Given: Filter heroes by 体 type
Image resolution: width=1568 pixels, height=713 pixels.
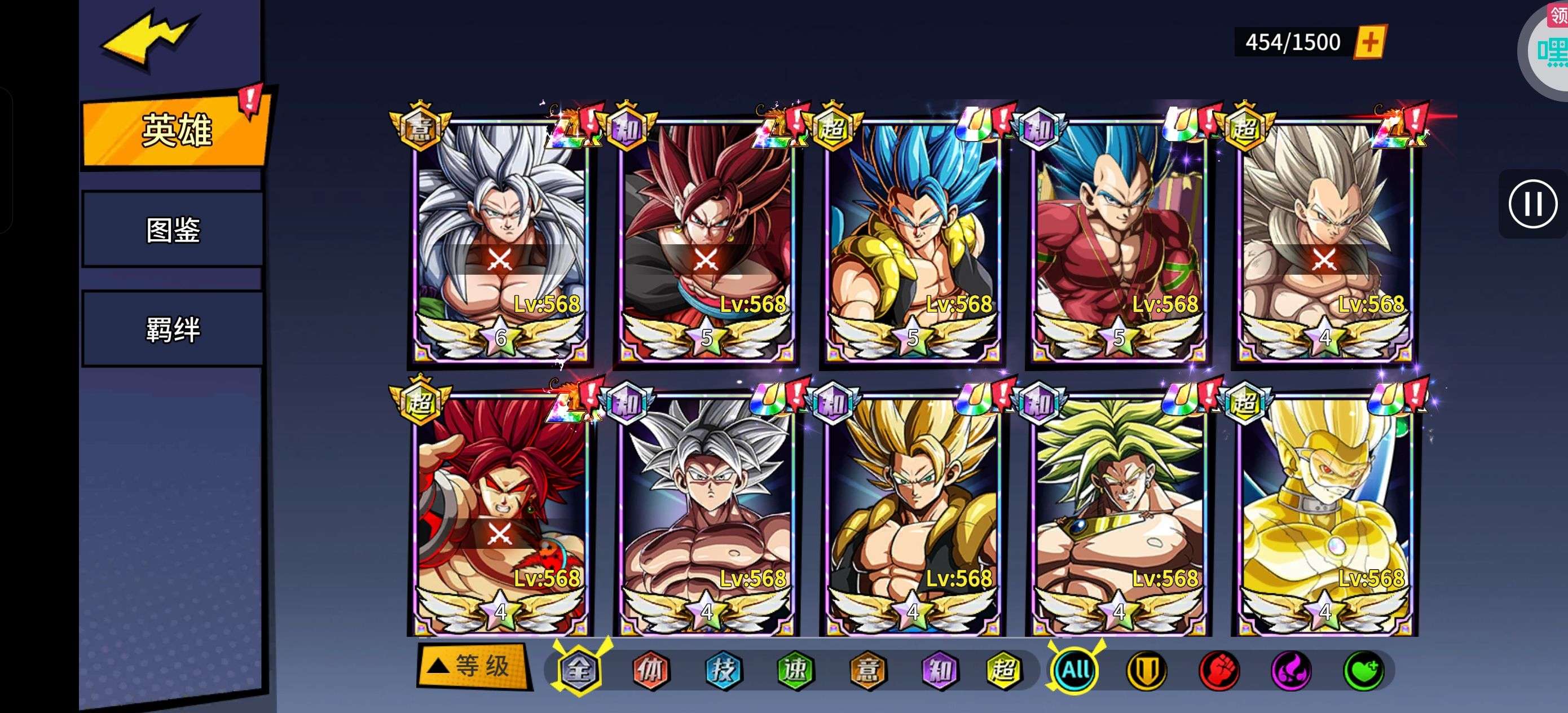Looking at the screenshot, I should (x=651, y=670).
